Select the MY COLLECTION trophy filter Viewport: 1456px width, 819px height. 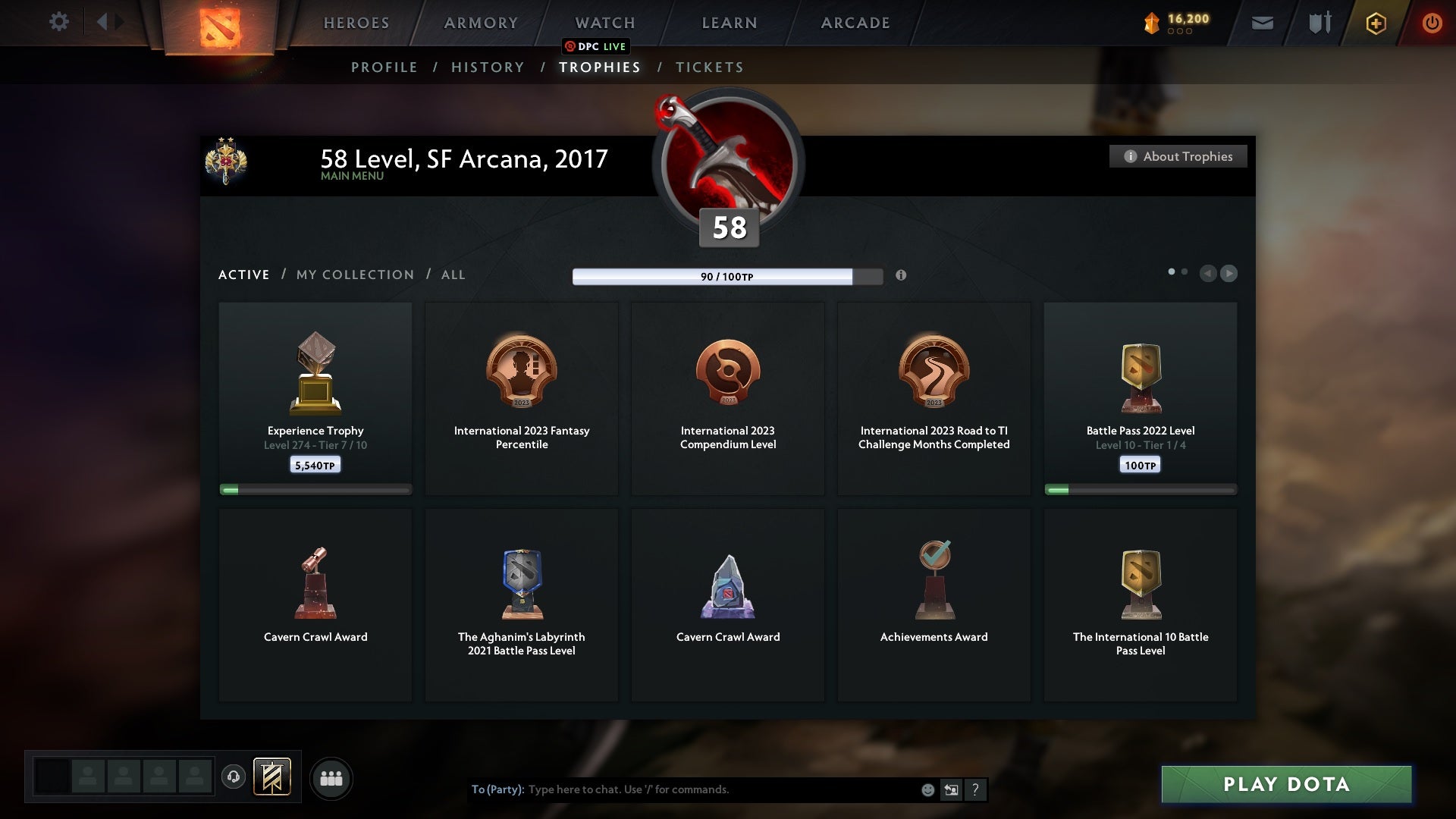(354, 275)
